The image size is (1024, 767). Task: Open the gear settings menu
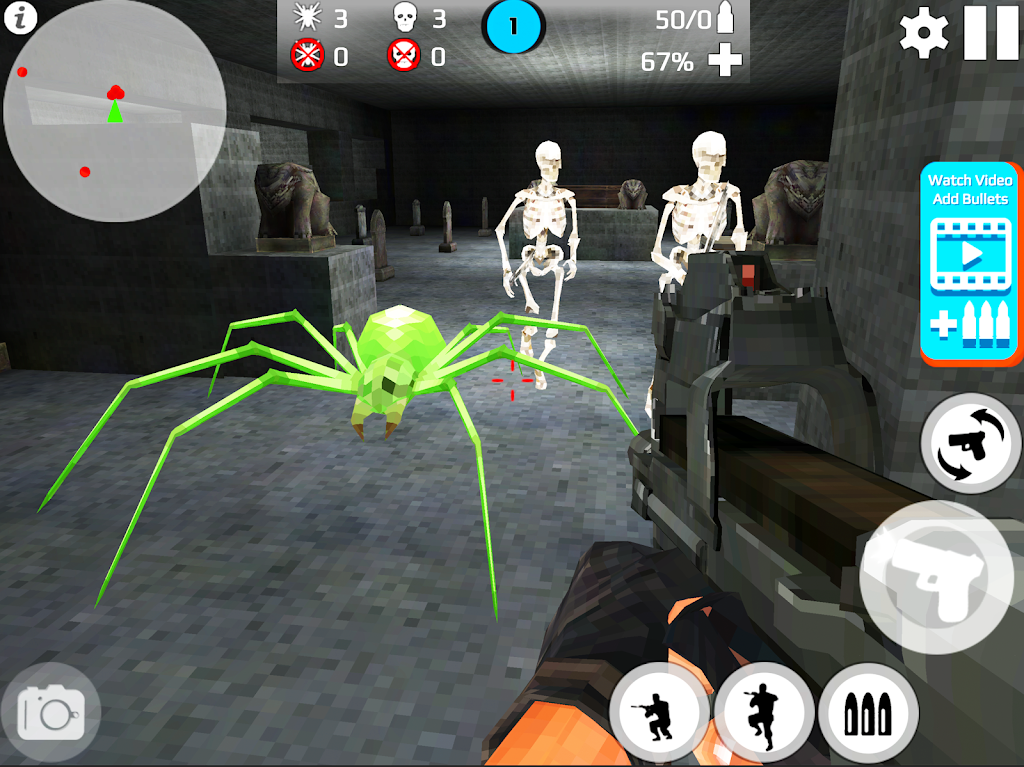point(924,33)
